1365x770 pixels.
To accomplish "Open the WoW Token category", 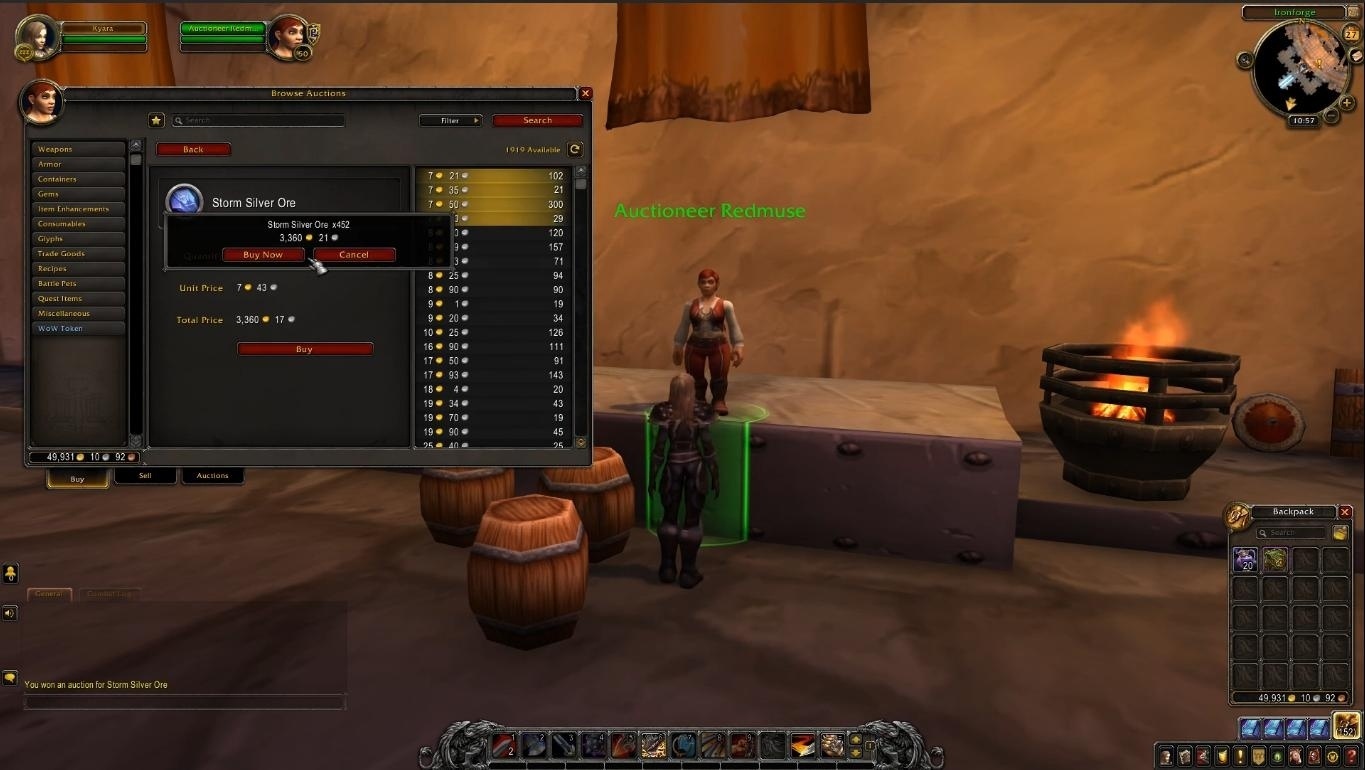I will point(78,328).
